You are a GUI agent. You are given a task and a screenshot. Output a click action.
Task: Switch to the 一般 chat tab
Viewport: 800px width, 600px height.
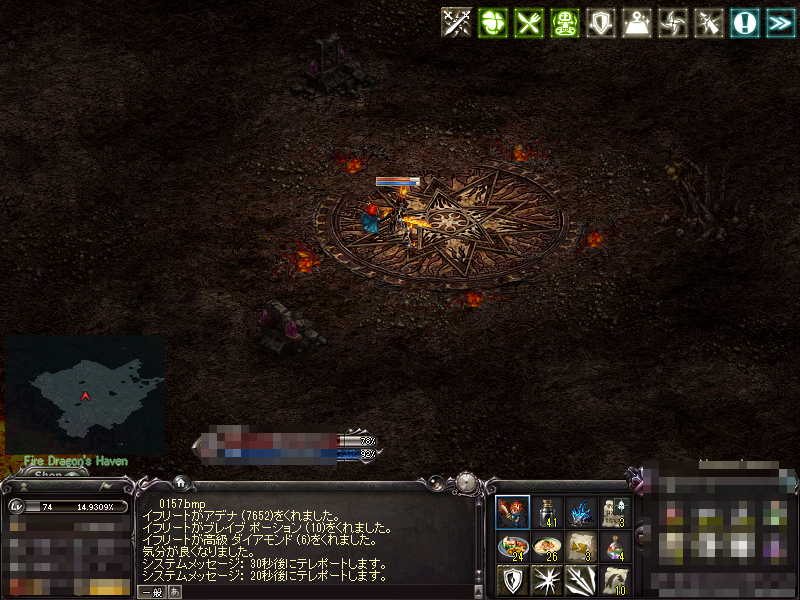tap(151, 592)
